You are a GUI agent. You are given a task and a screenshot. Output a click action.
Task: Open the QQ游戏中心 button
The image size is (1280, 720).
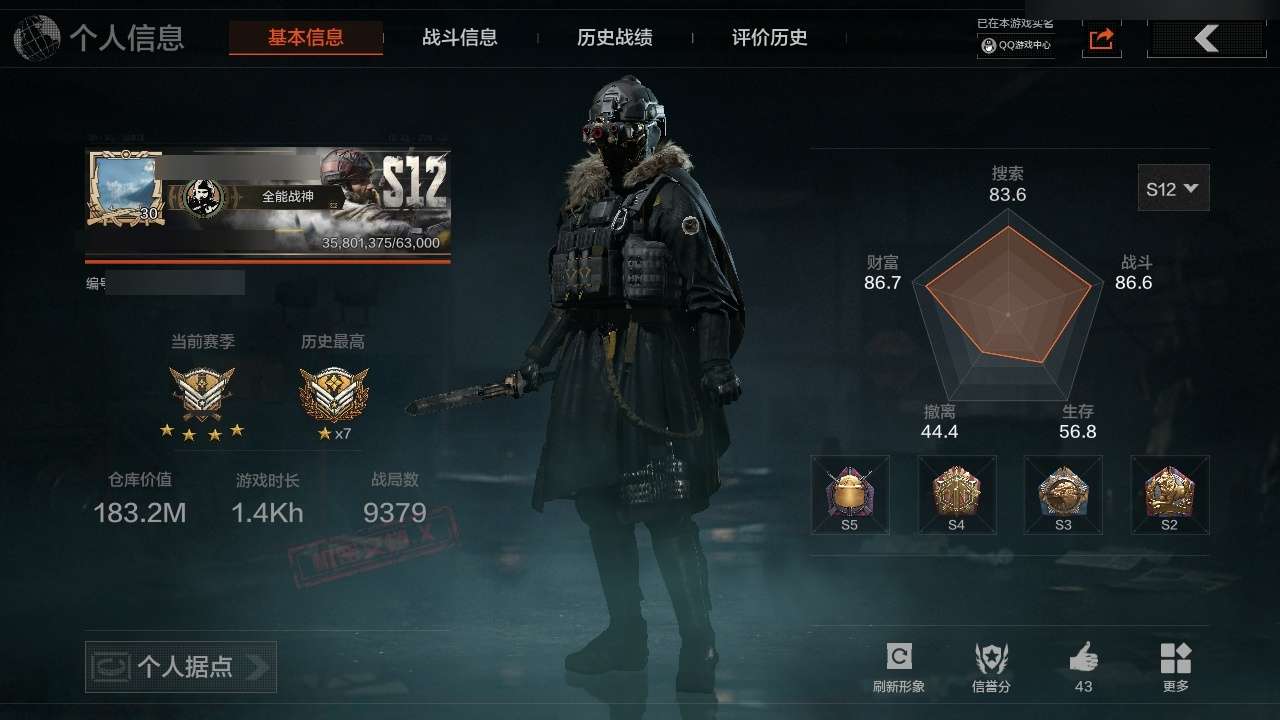point(1016,45)
